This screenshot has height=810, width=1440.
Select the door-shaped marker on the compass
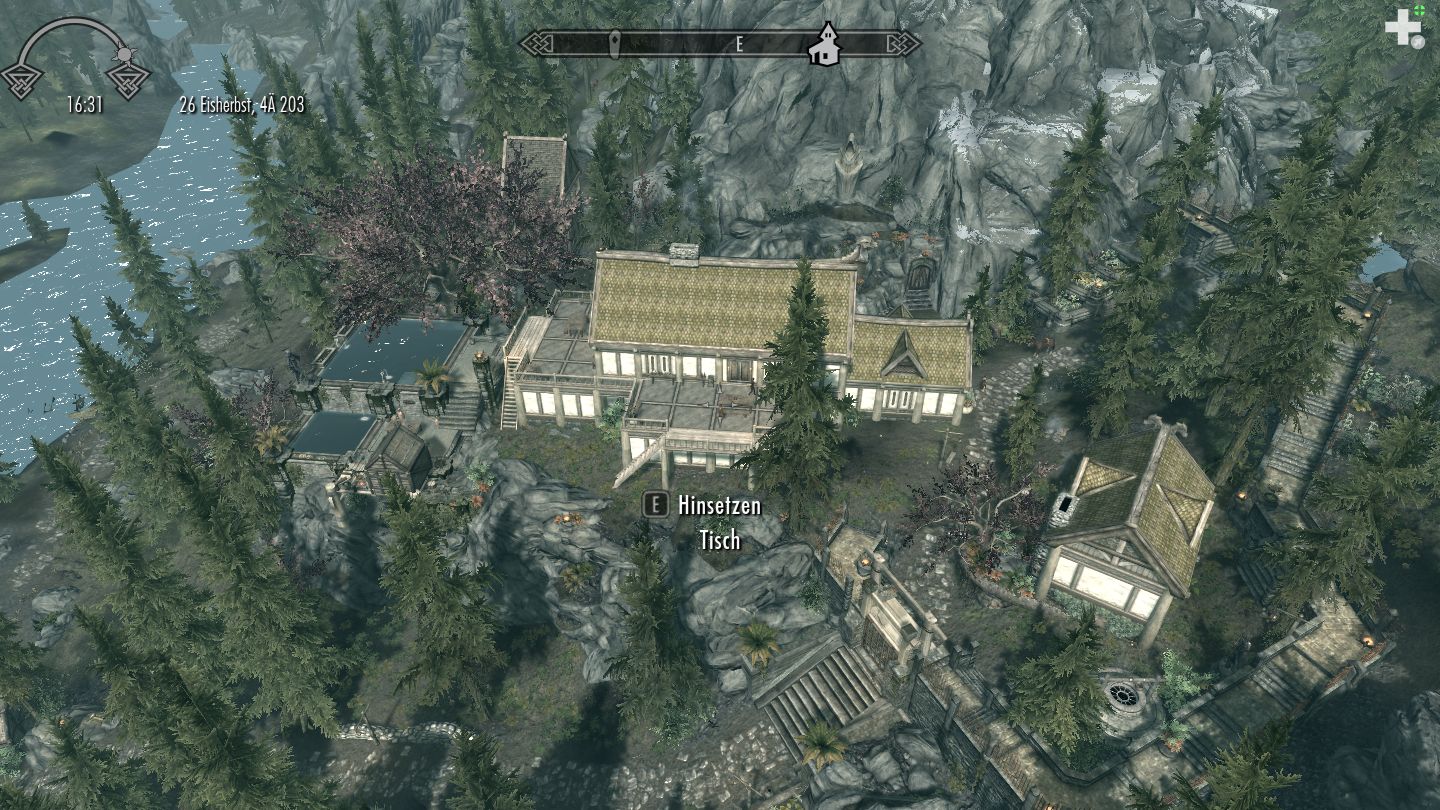tap(615, 43)
